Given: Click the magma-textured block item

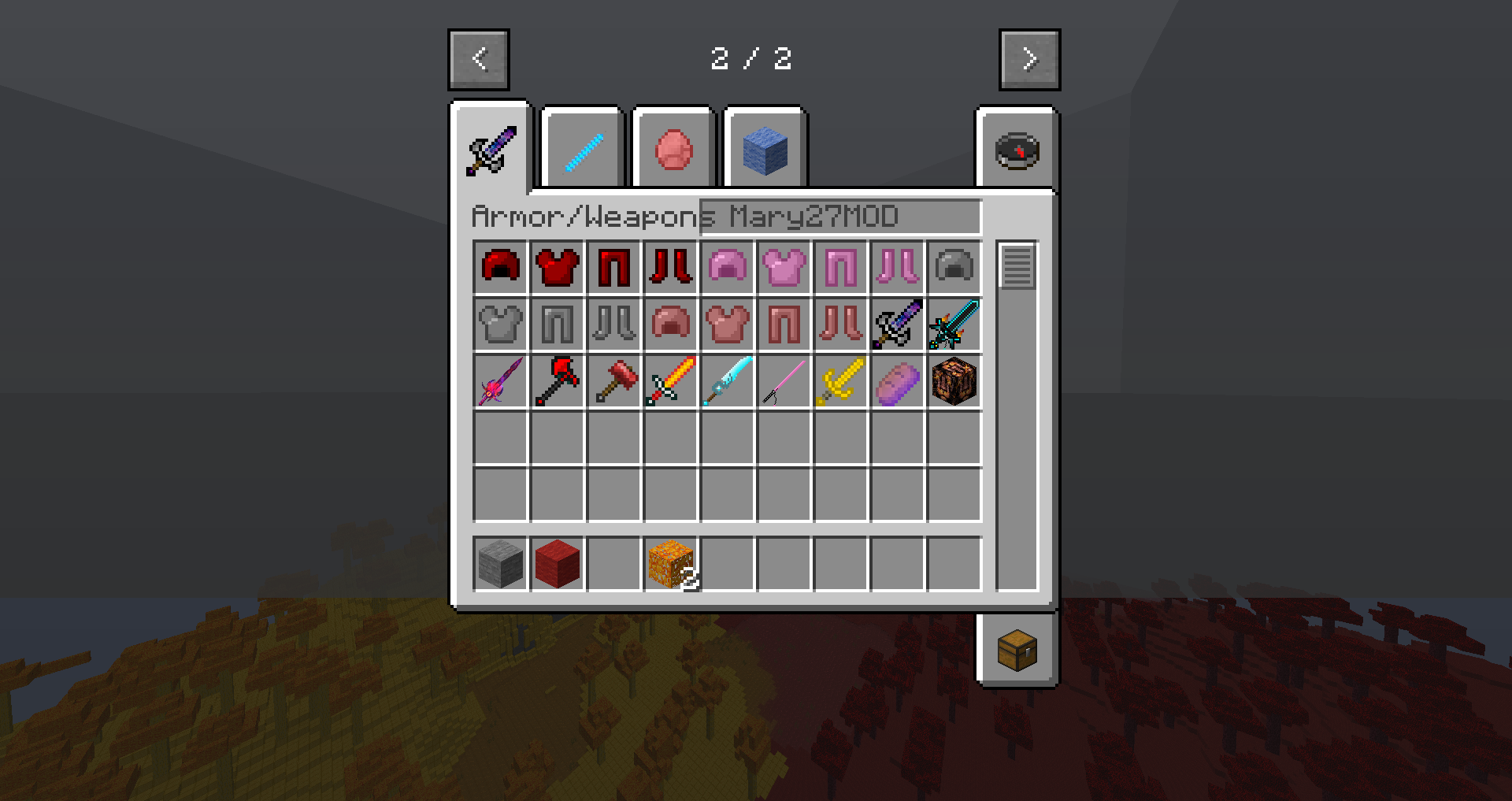Looking at the screenshot, I should 953,380.
